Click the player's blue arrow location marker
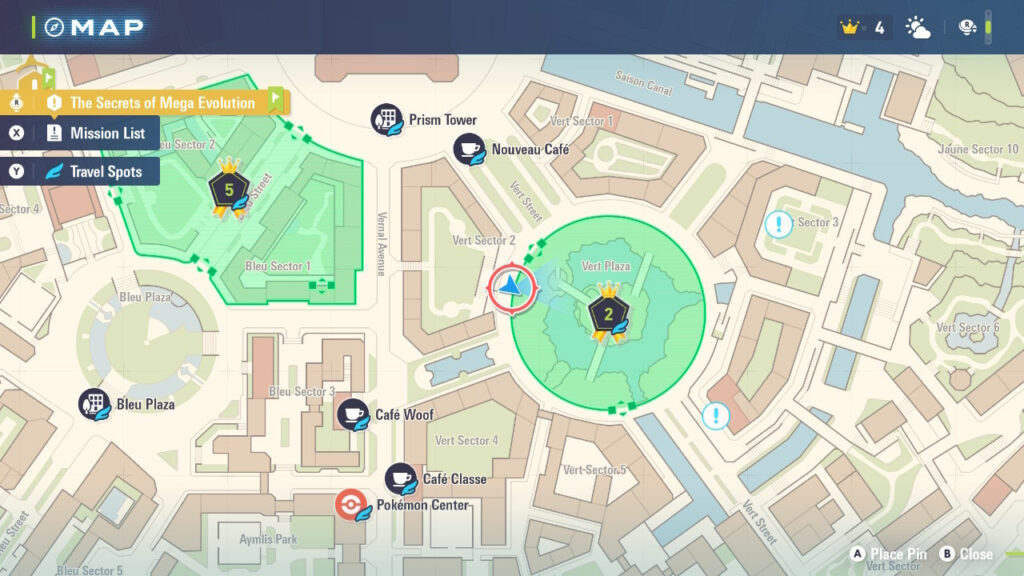 tap(512, 286)
